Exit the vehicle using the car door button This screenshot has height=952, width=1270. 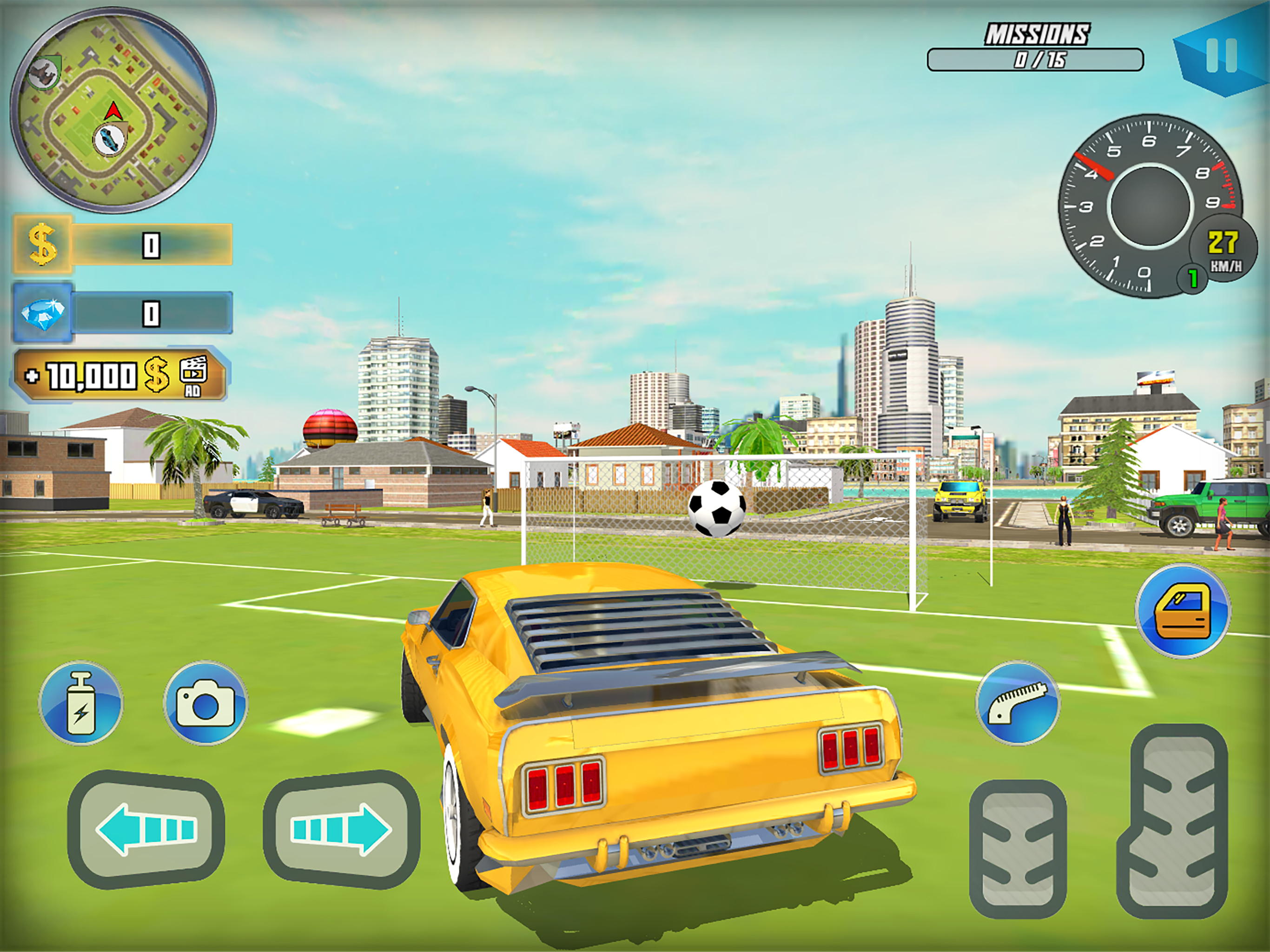pos(1183,611)
